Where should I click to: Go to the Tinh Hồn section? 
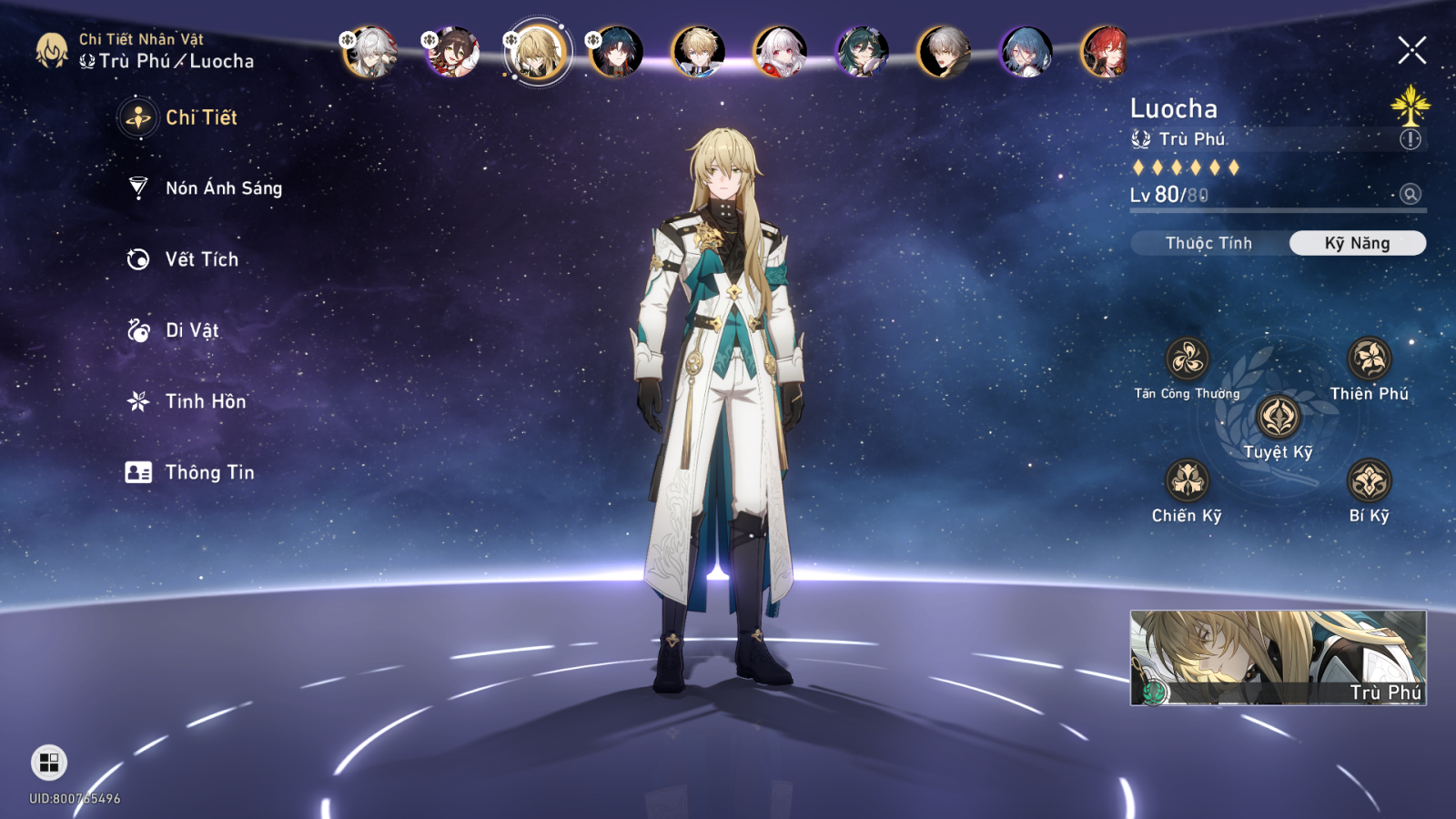(x=205, y=401)
